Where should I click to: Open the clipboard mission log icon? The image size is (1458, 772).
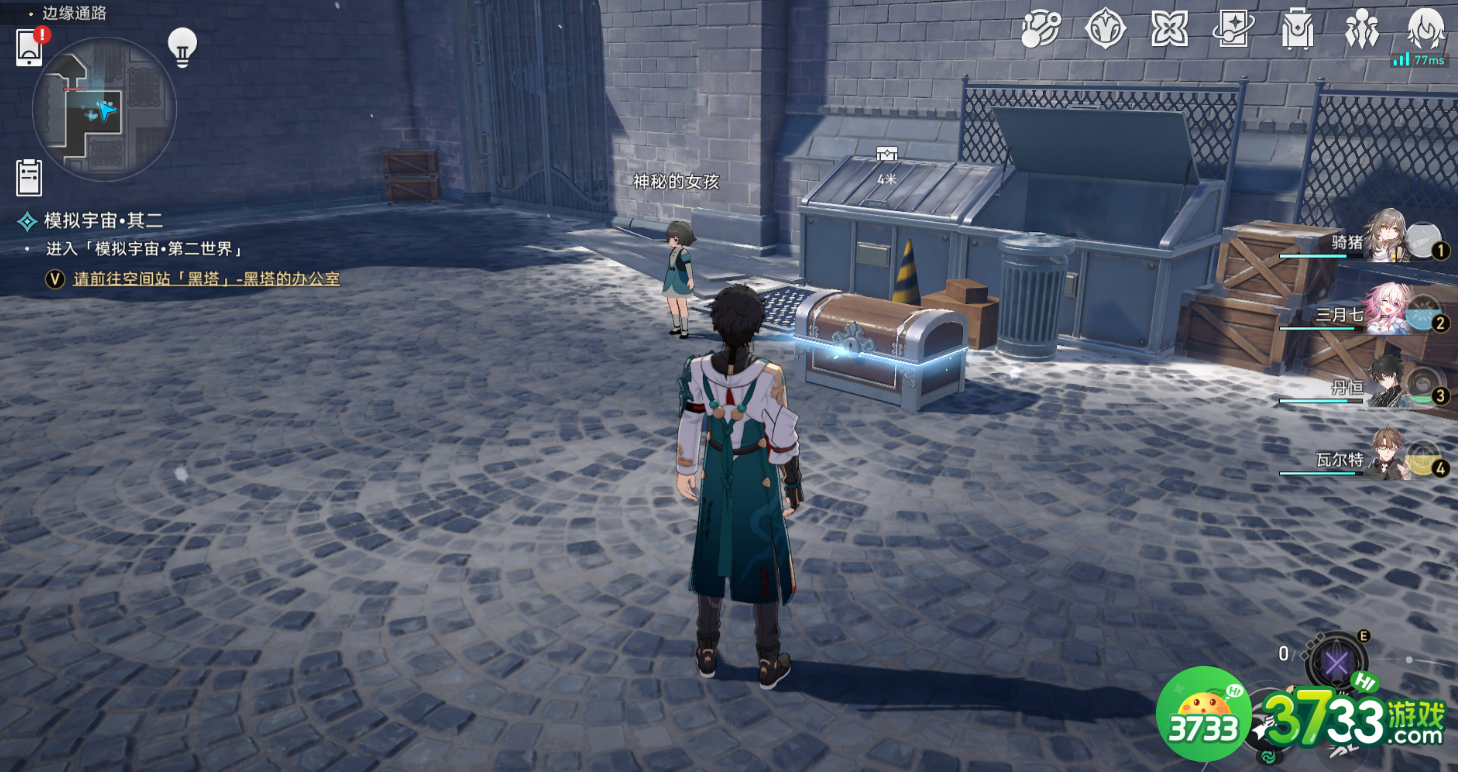coord(29,177)
